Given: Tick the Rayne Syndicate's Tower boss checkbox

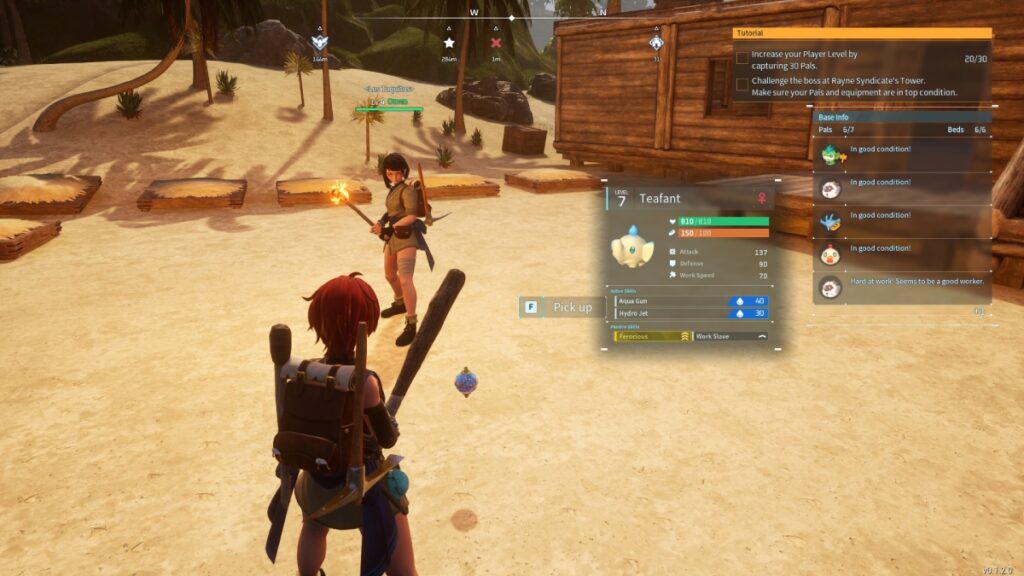Looking at the screenshot, I should coord(741,86).
